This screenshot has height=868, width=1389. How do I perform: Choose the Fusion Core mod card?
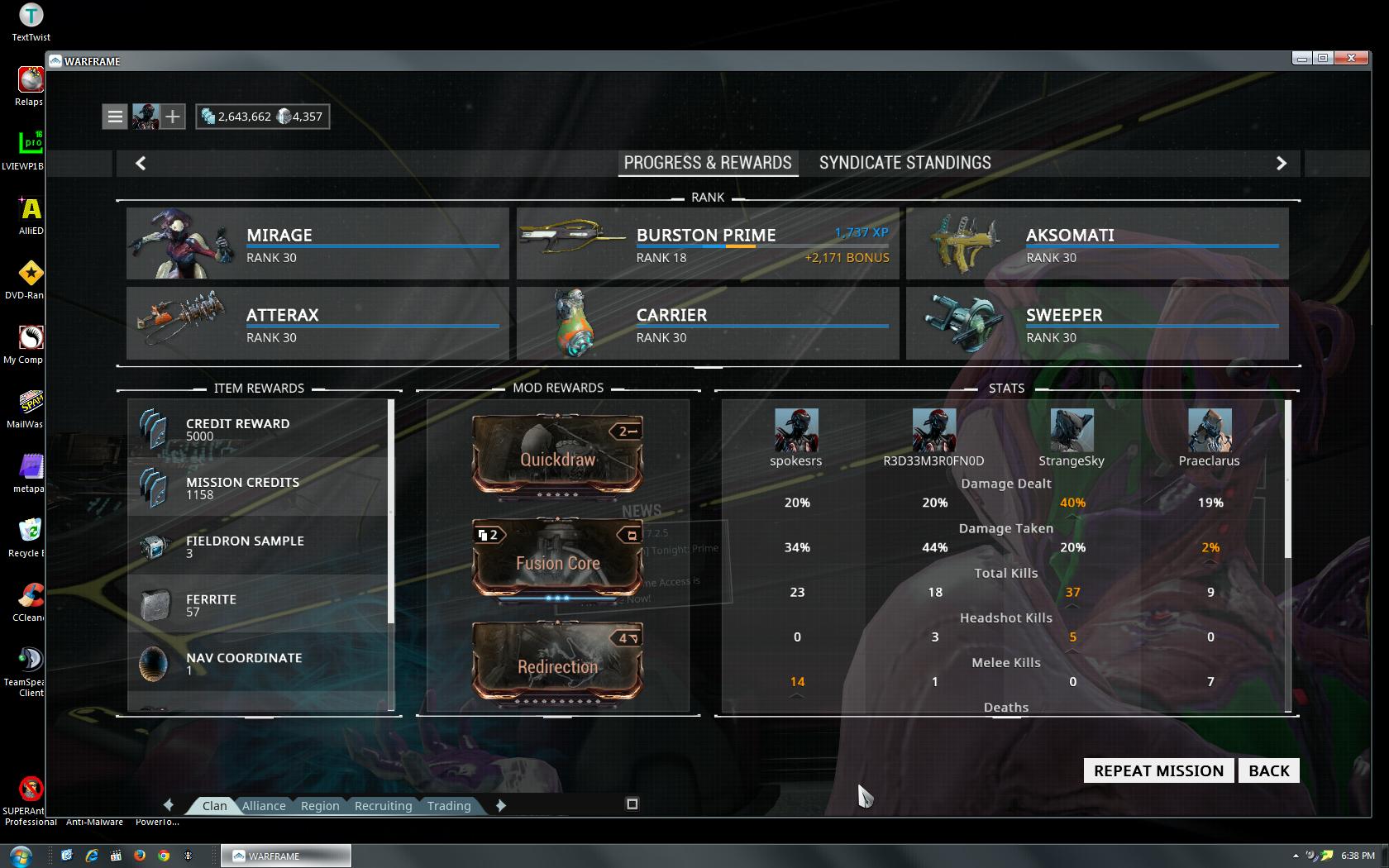557,558
